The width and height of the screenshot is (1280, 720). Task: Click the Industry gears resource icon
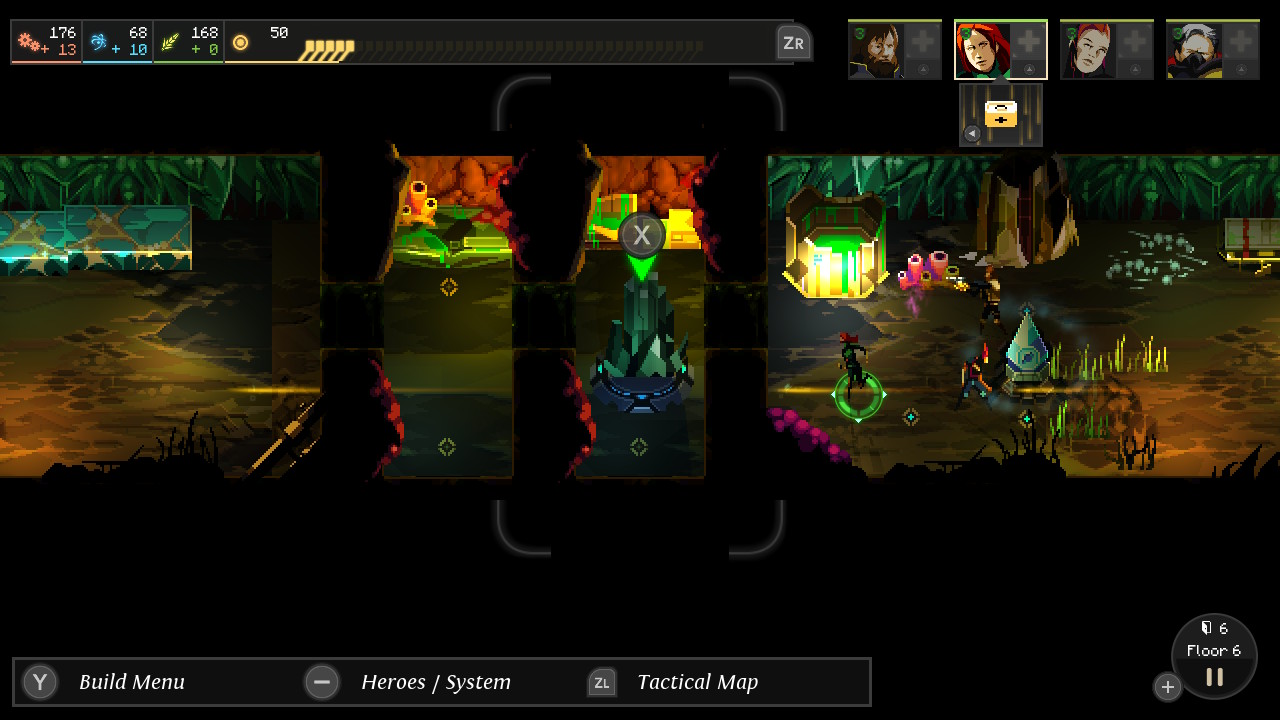point(26,41)
